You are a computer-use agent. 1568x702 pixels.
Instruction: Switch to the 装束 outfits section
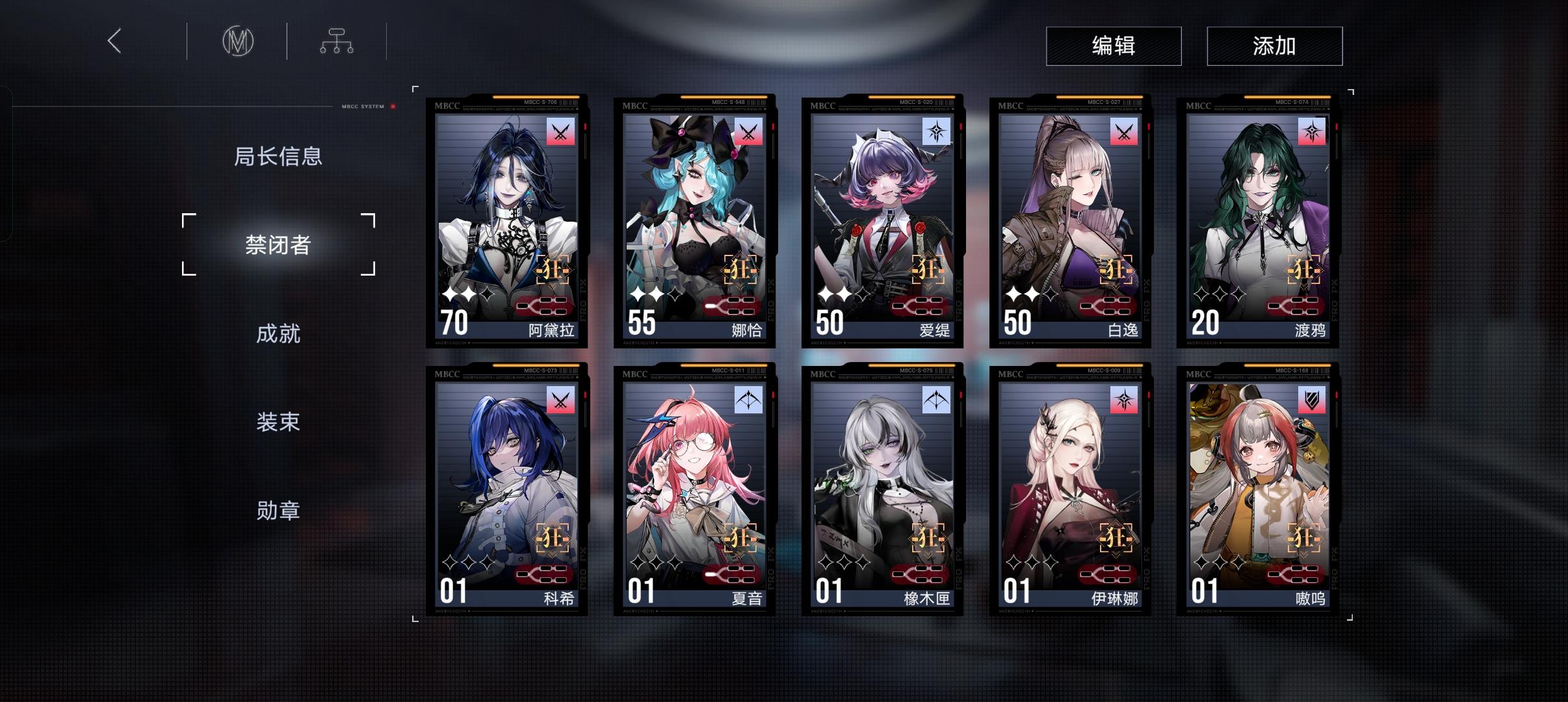[x=279, y=422]
